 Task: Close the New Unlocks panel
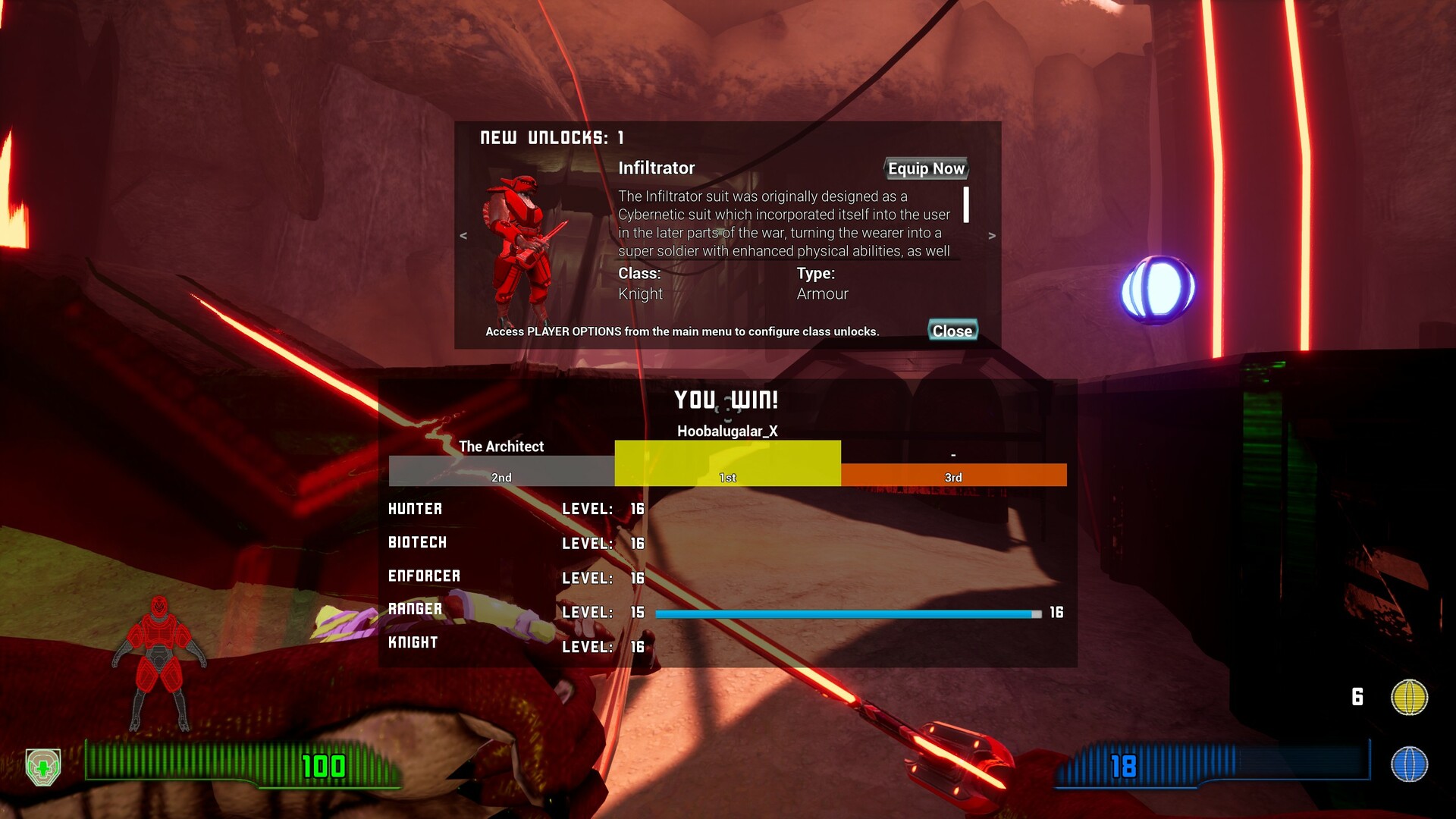click(x=952, y=331)
